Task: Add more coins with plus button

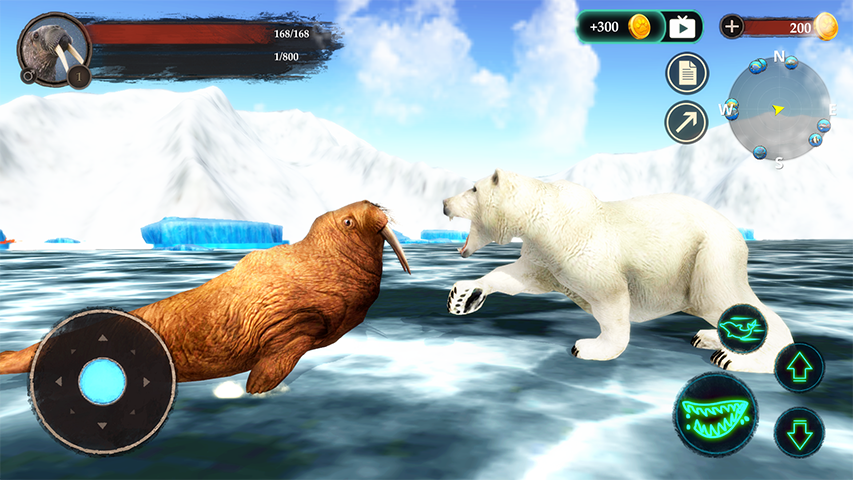Action: [x=733, y=27]
